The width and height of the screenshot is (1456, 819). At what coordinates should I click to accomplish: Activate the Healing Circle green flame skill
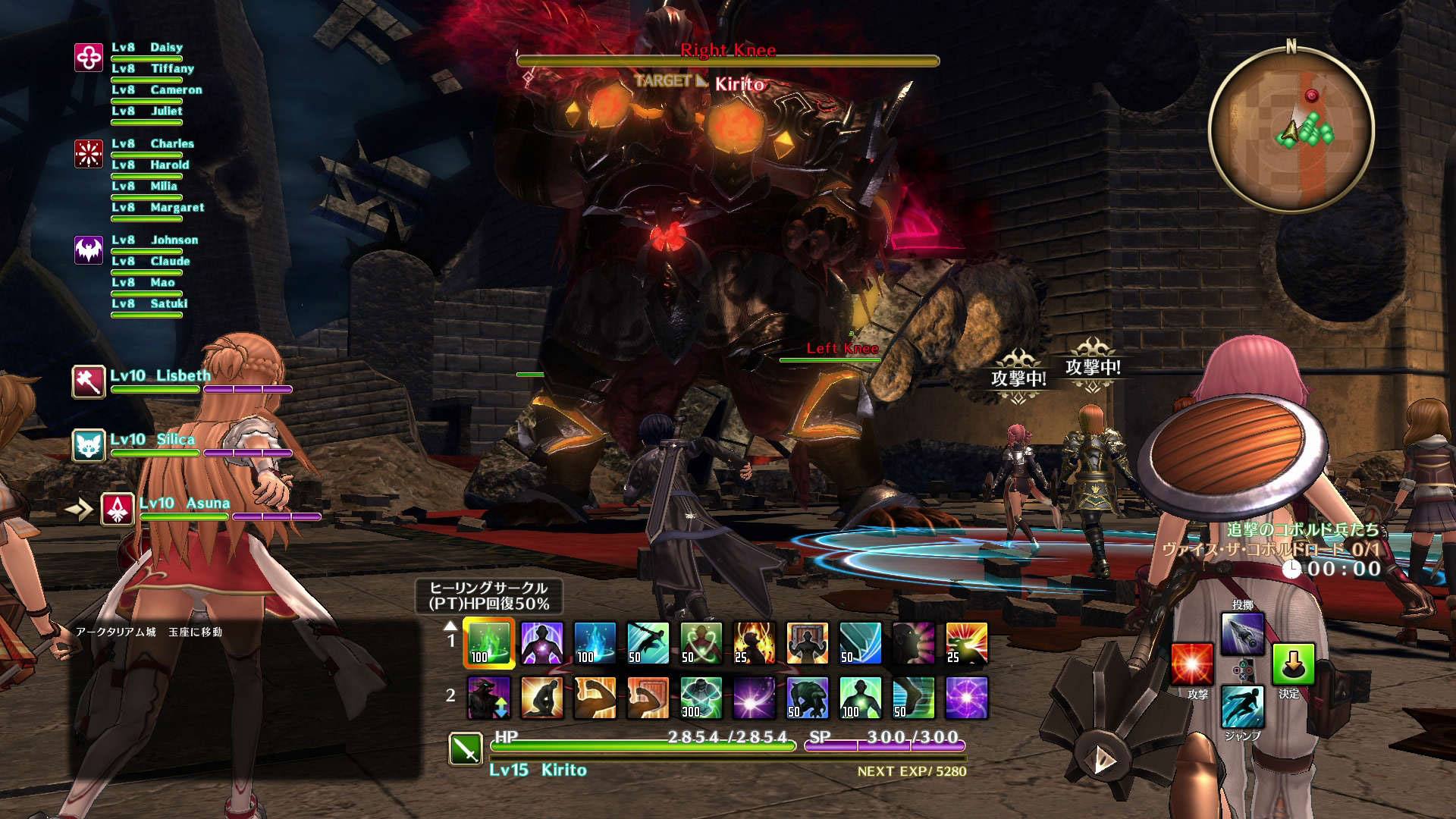[x=489, y=643]
